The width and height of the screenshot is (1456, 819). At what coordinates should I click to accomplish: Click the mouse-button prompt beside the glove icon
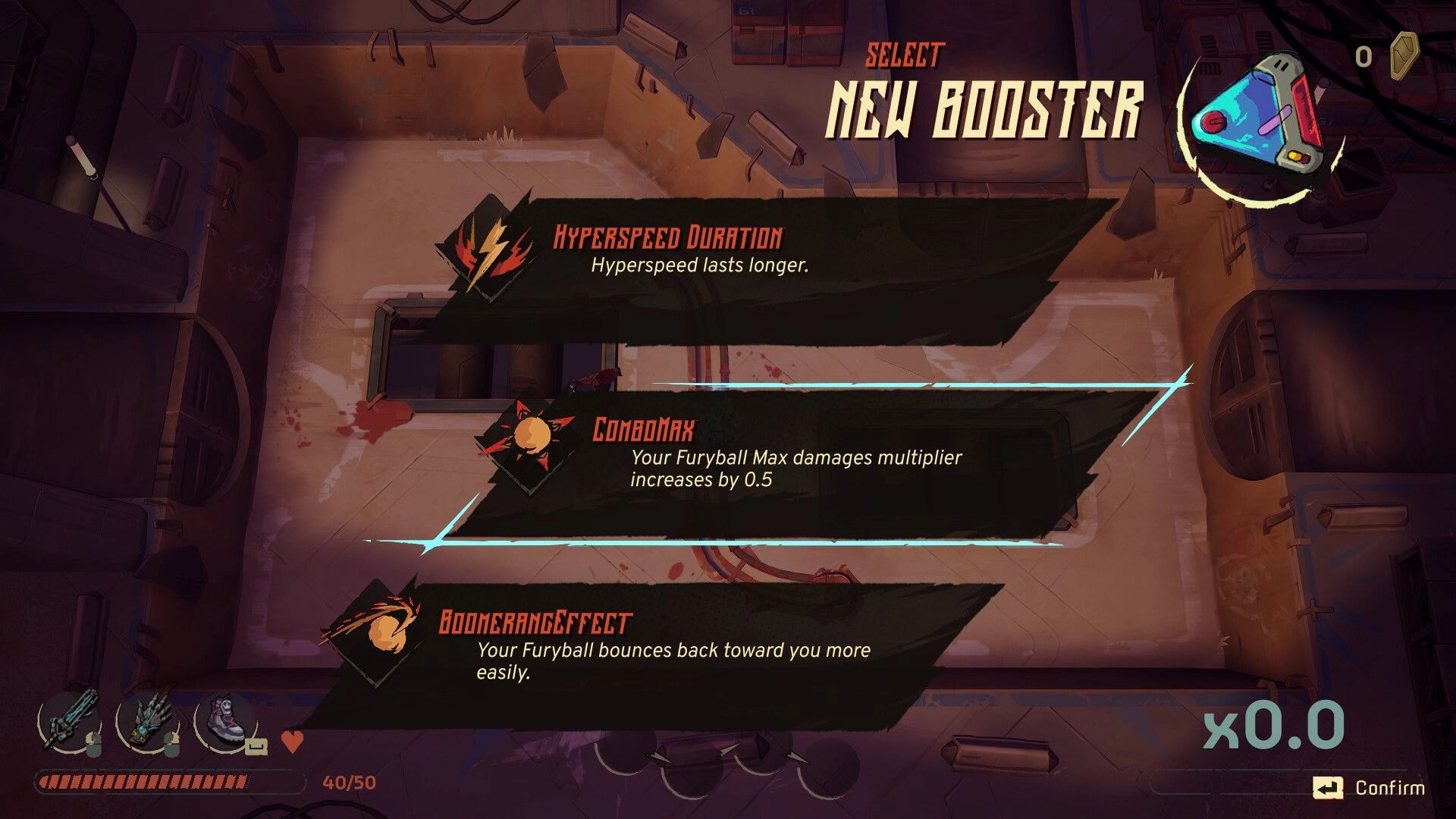click(171, 744)
